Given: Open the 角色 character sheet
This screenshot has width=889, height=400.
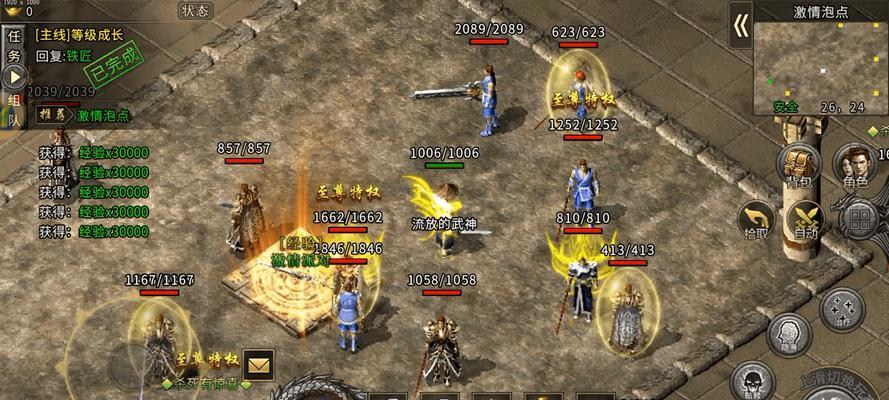Looking at the screenshot, I should pyautogui.click(x=855, y=165).
